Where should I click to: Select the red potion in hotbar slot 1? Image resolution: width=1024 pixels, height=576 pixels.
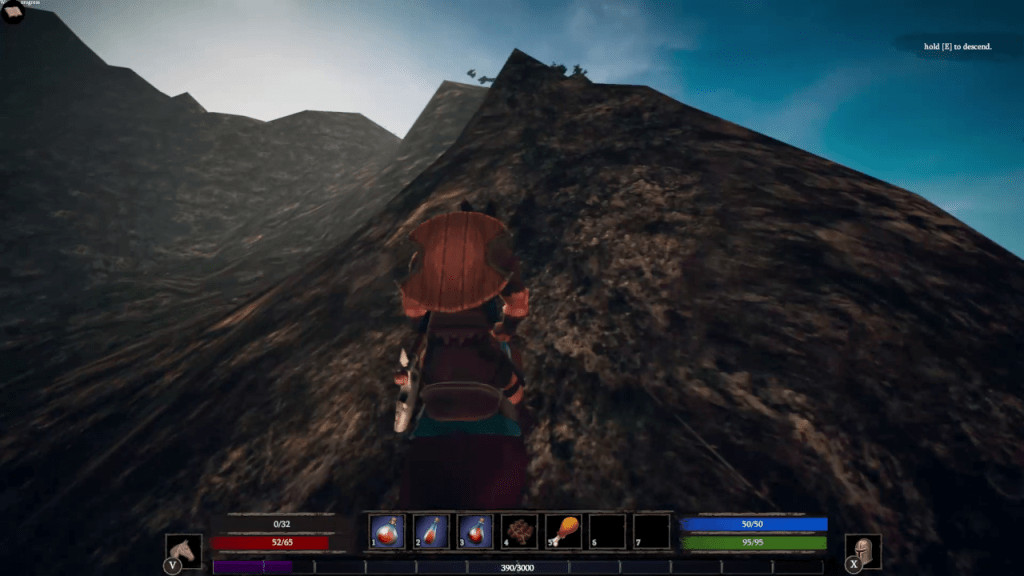click(x=387, y=530)
